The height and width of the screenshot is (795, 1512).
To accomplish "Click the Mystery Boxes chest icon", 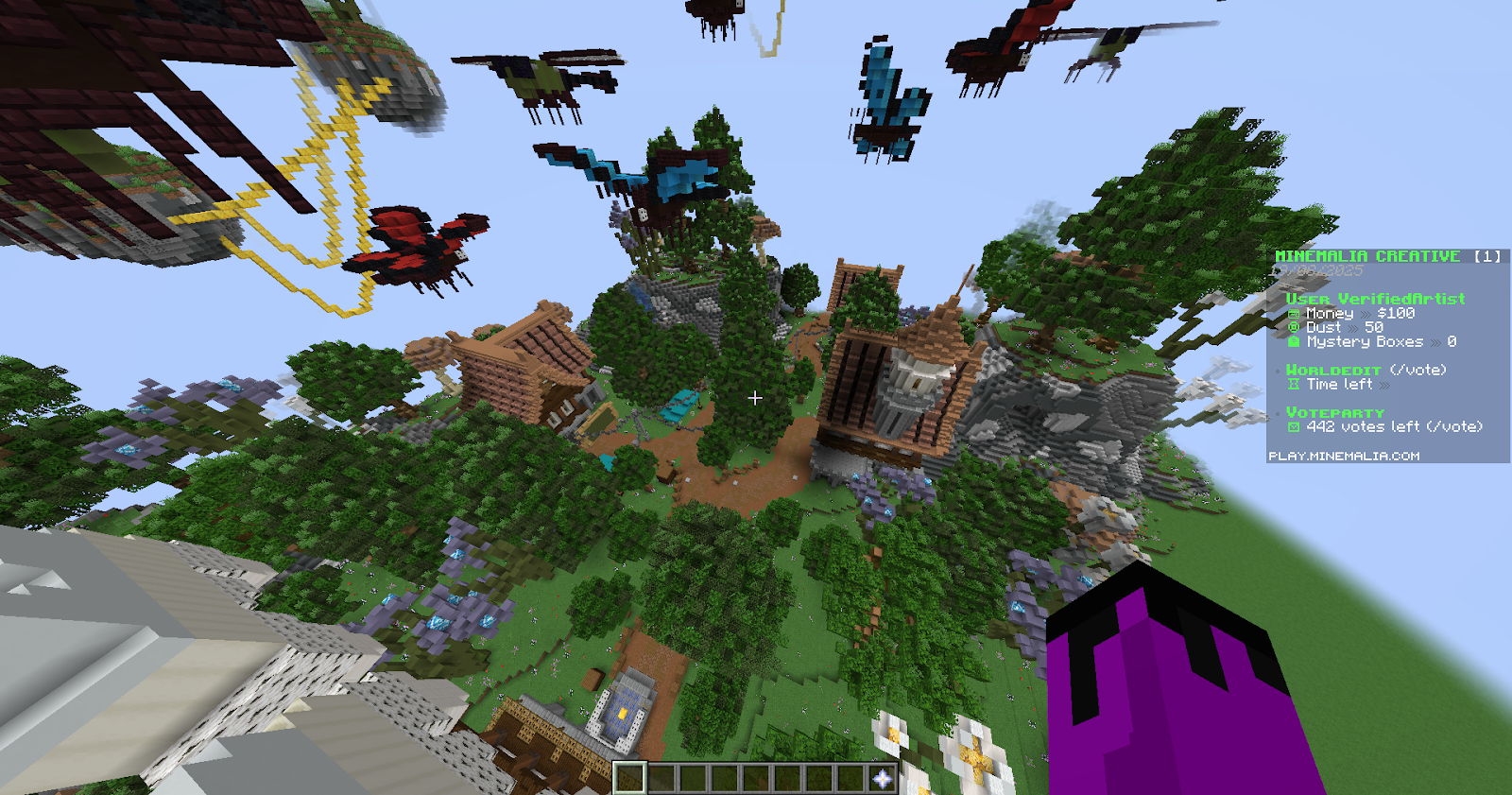I will click(x=1294, y=341).
